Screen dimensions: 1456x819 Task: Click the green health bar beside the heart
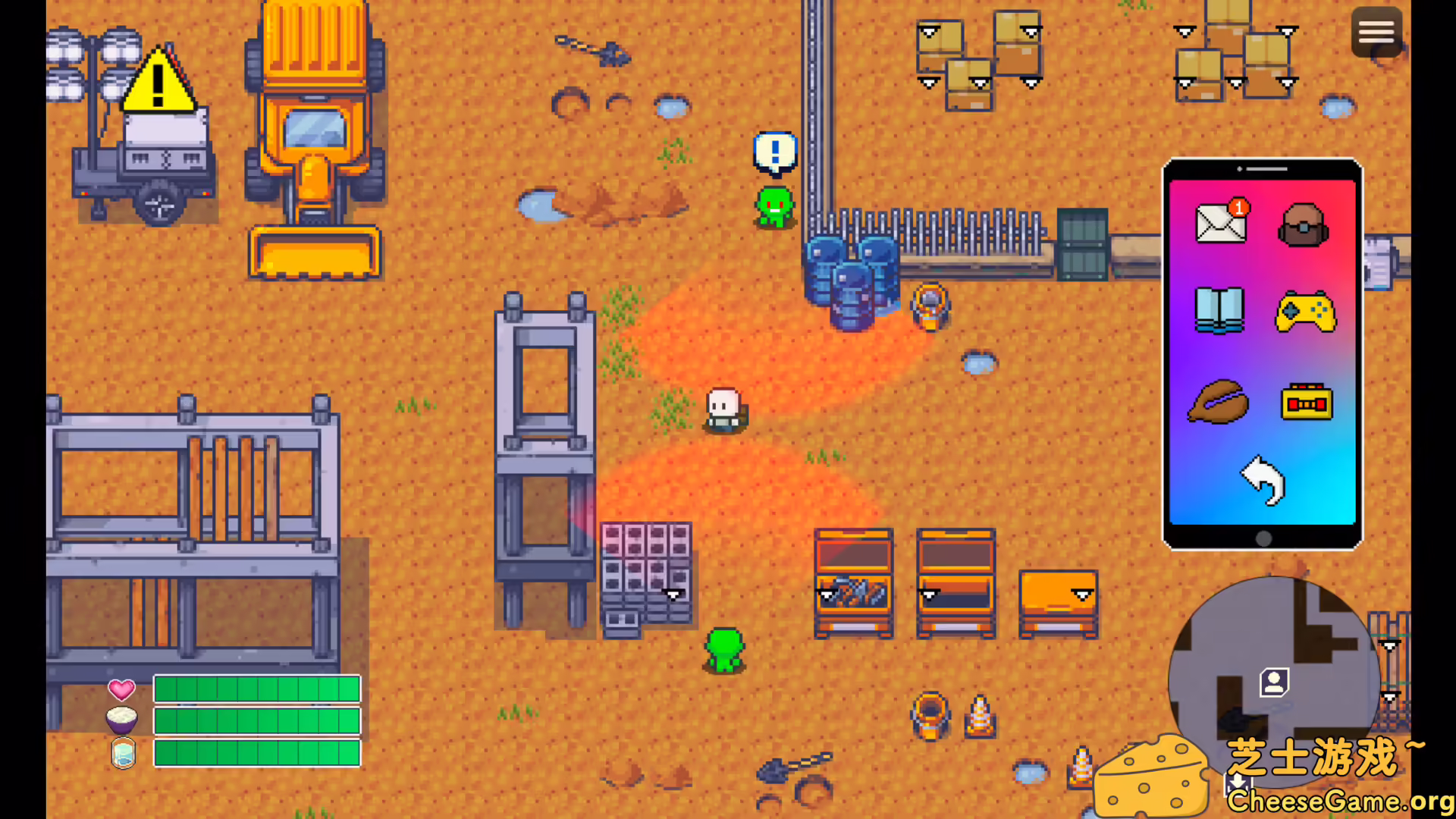tap(256, 690)
